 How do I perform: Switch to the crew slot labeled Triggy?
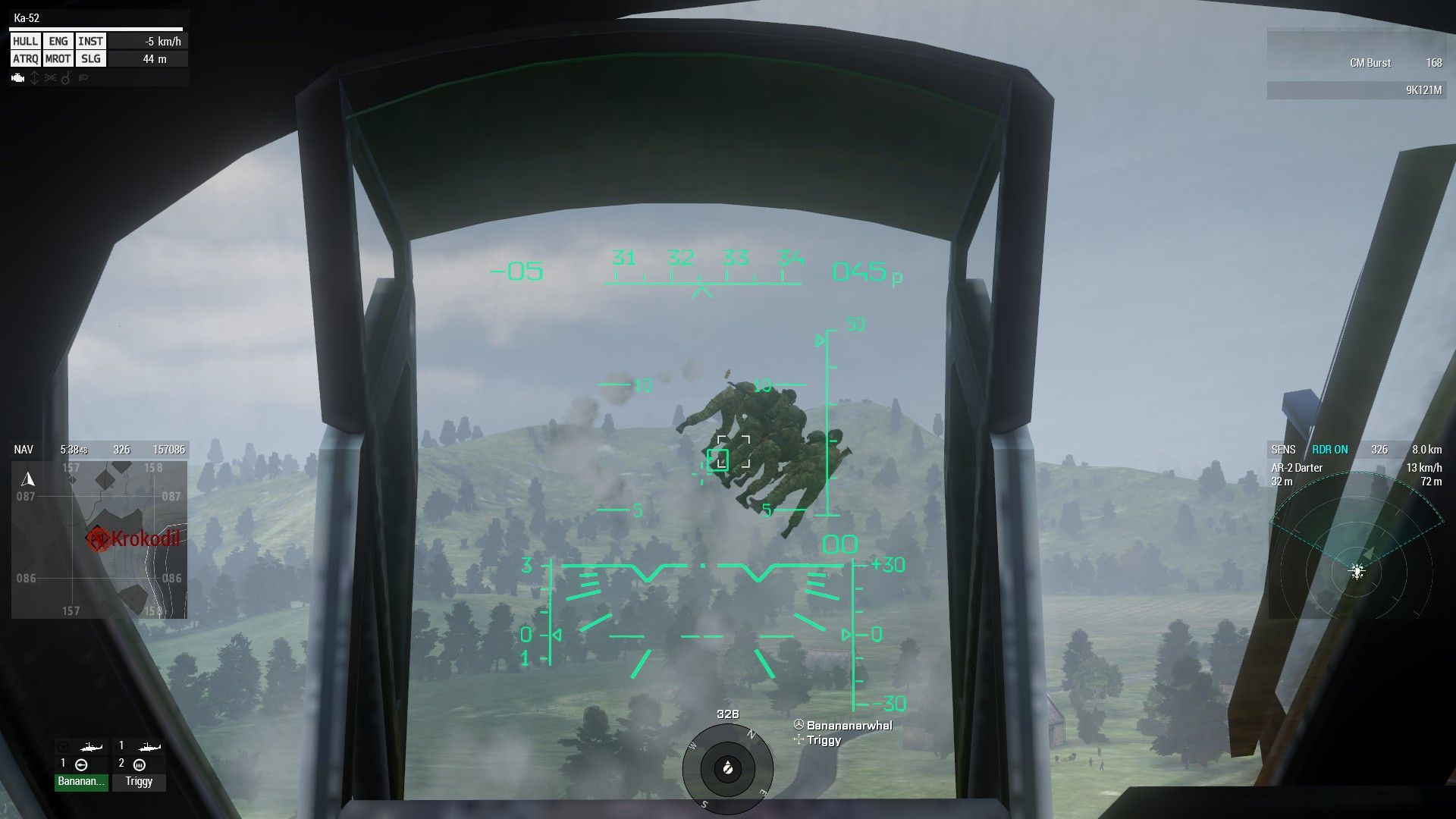point(139,782)
